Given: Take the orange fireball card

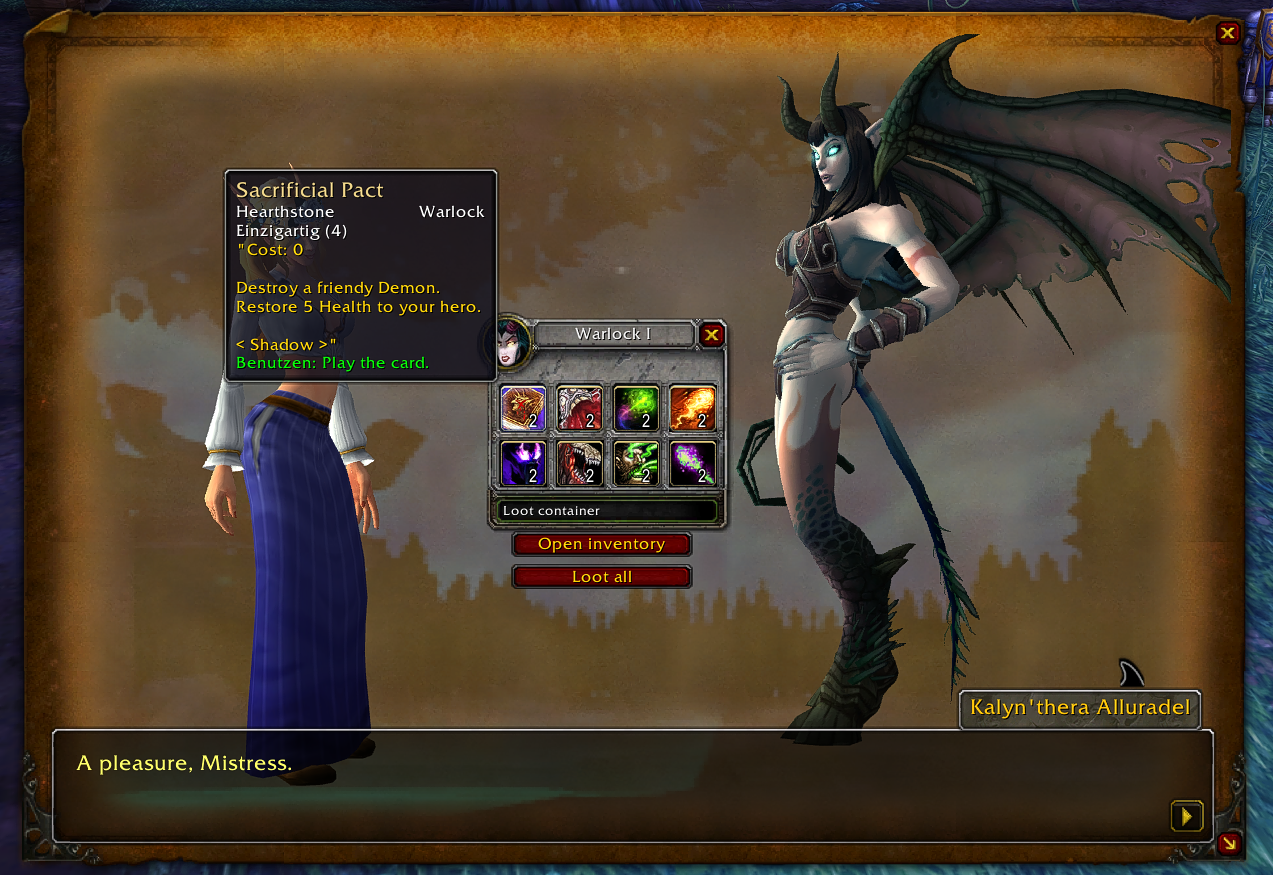Looking at the screenshot, I should click(x=691, y=408).
